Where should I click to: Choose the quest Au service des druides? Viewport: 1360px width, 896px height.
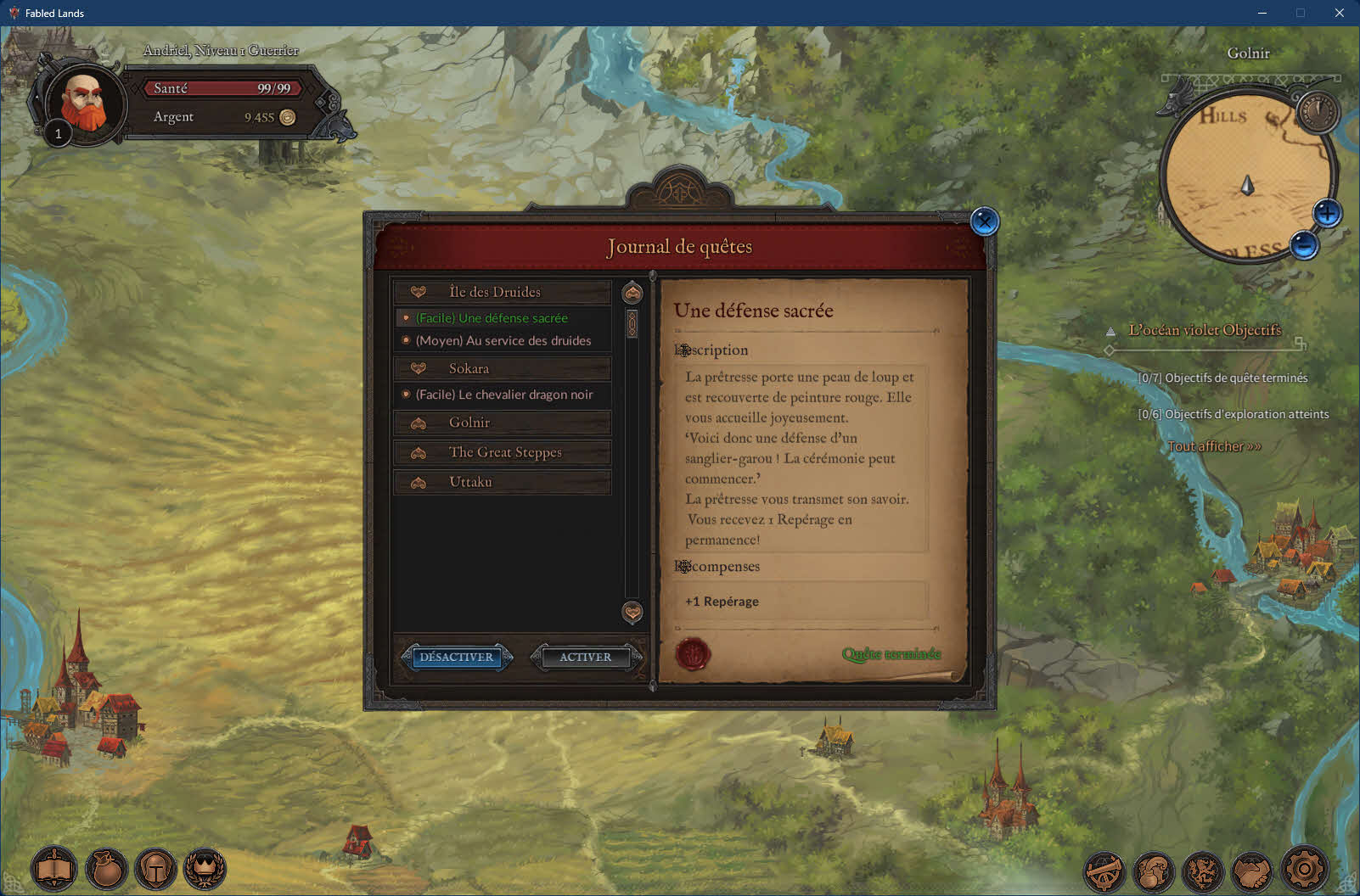(503, 340)
